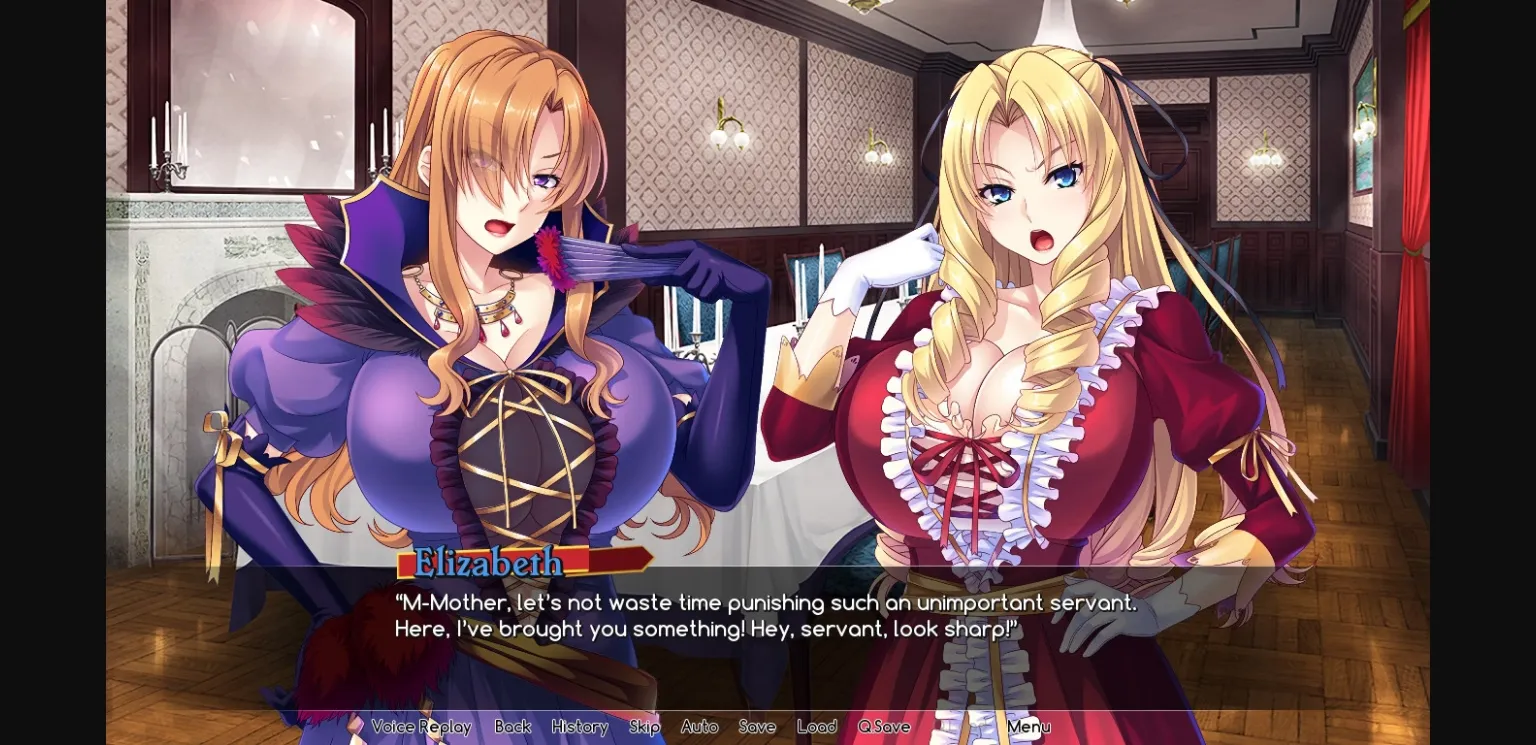Open the game Menu
The height and width of the screenshot is (745, 1536).
[1029, 727]
